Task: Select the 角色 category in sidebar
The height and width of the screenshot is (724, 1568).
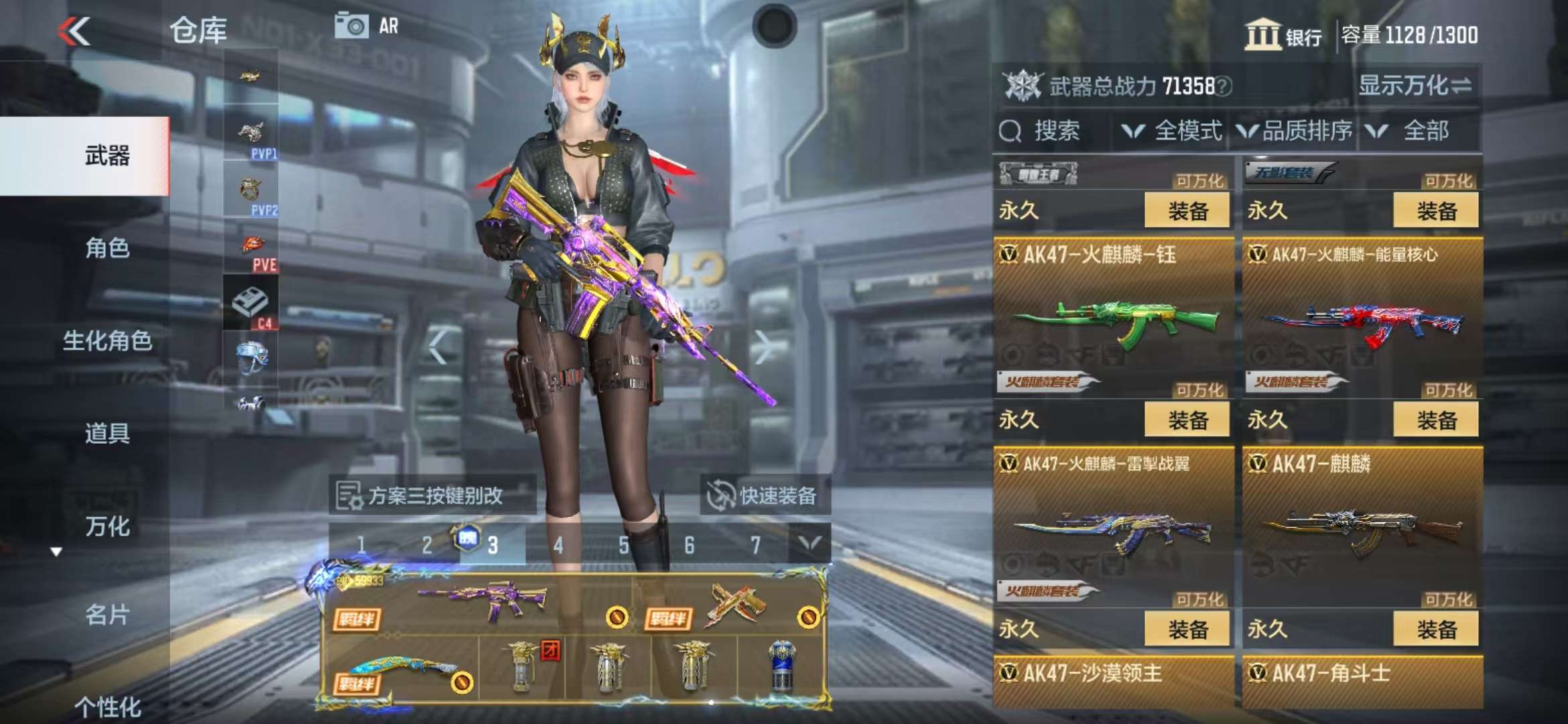Action: 107,249
